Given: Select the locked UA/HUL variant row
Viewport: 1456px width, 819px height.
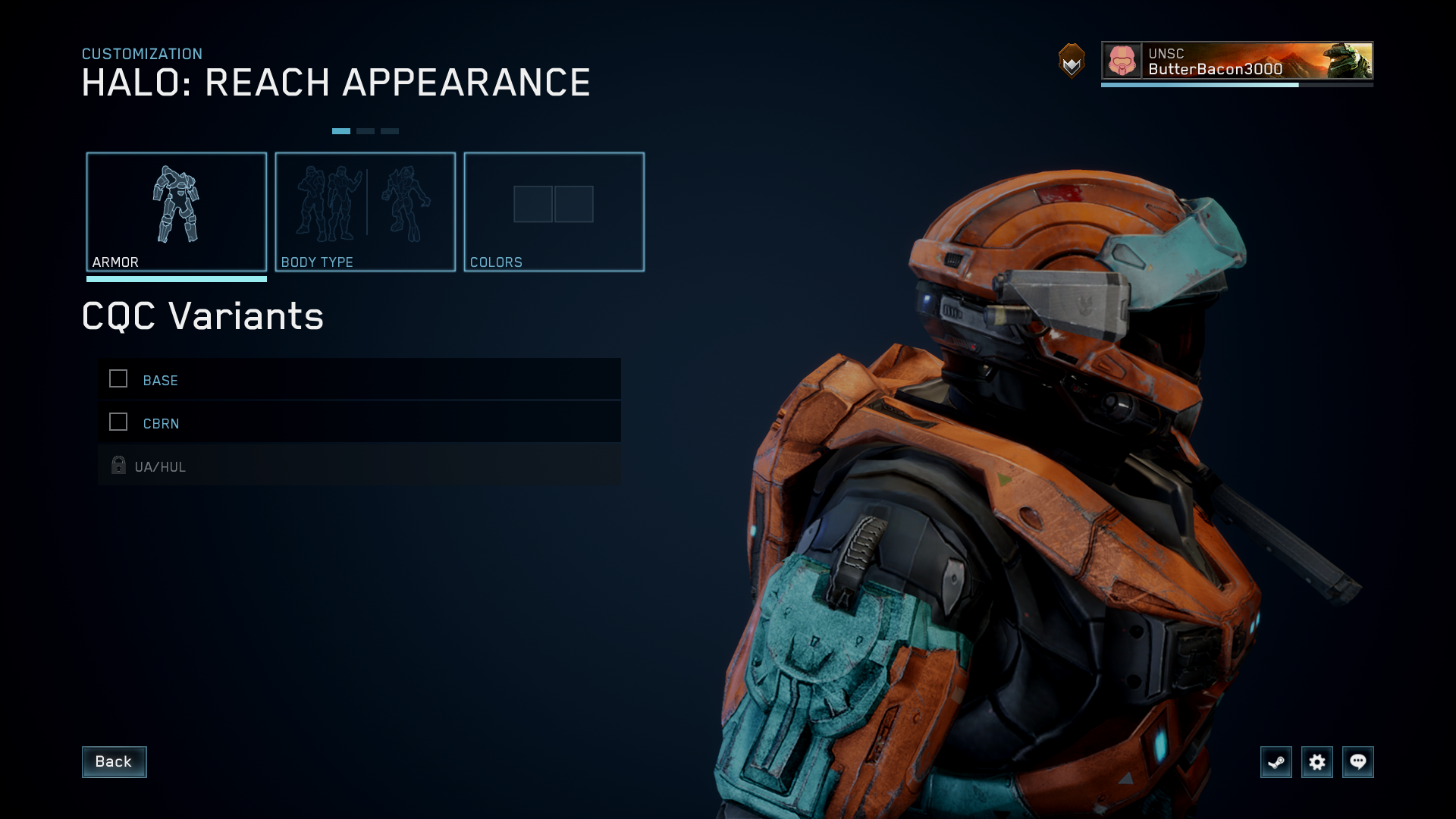Looking at the screenshot, I should click(359, 466).
